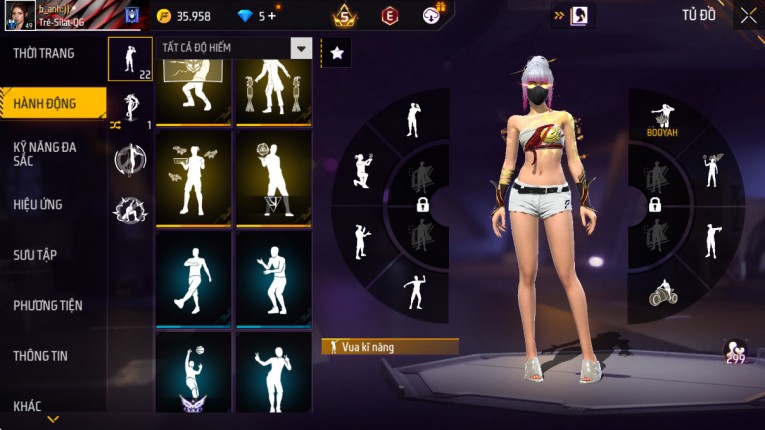Switch to Kỹ Năng Đa Sắc tab
765x430 pixels.
(45, 153)
